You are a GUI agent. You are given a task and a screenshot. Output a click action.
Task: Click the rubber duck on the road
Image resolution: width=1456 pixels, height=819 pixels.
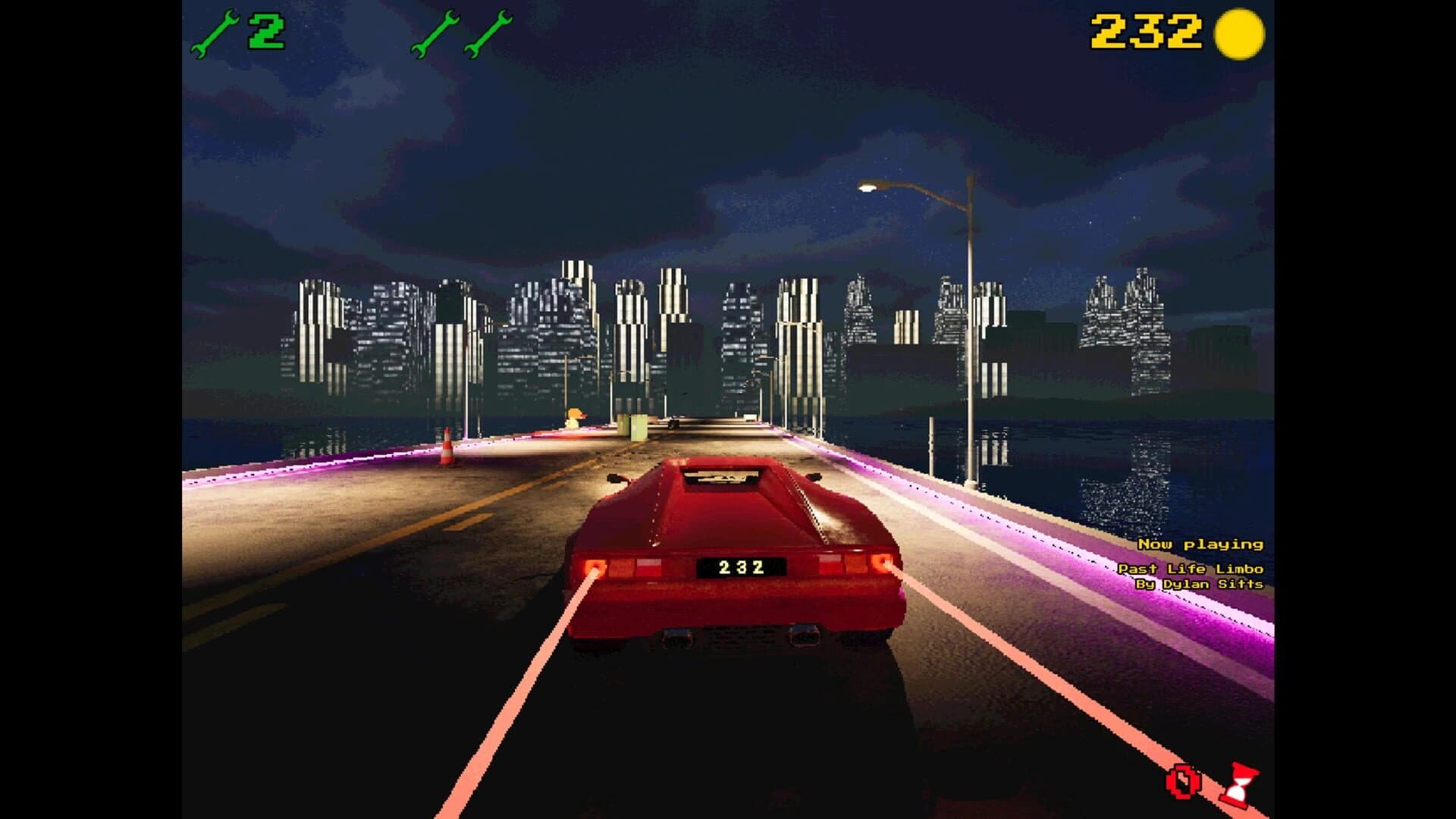click(574, 419)
